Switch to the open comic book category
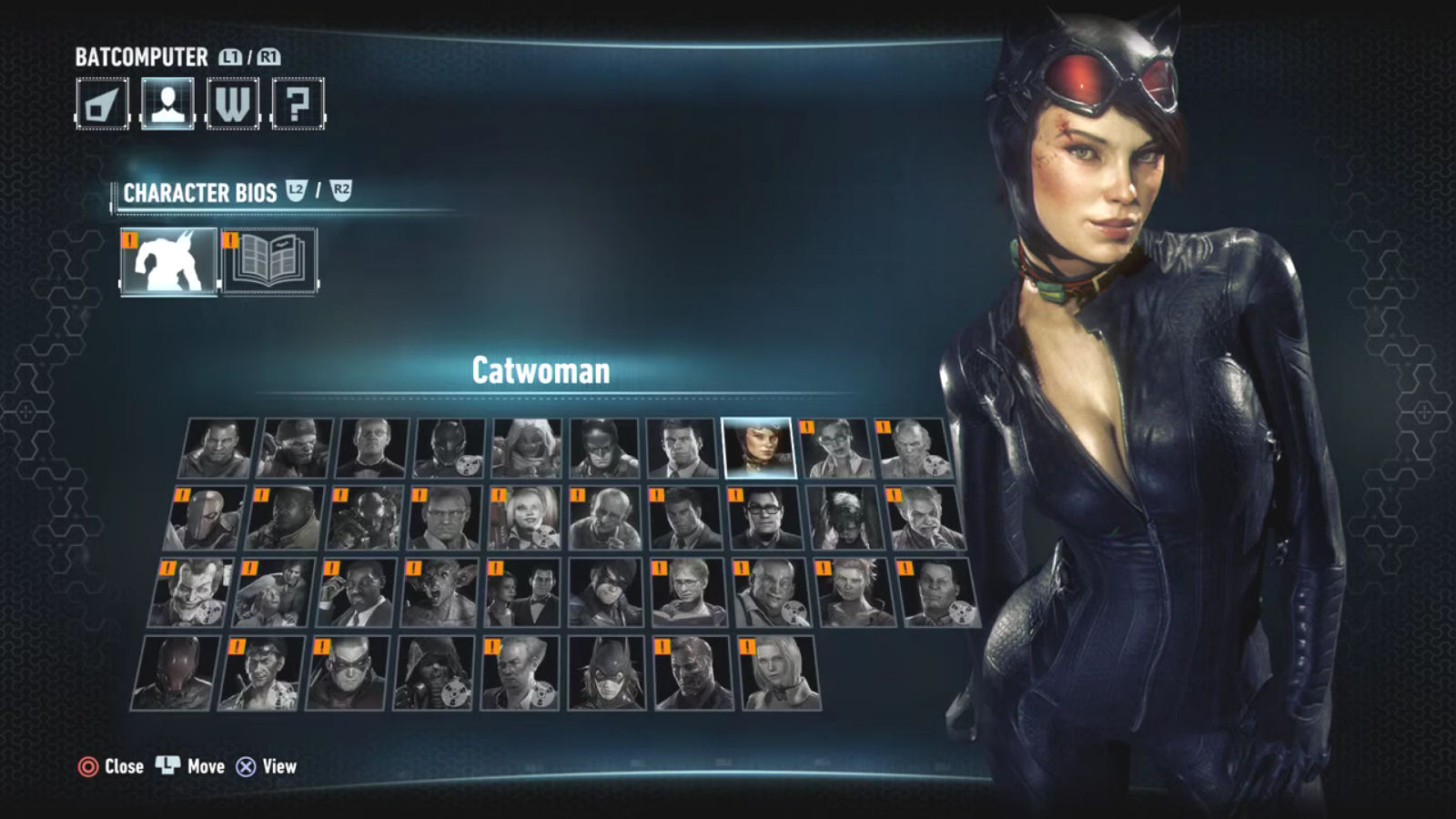 [x=269, y=261]
